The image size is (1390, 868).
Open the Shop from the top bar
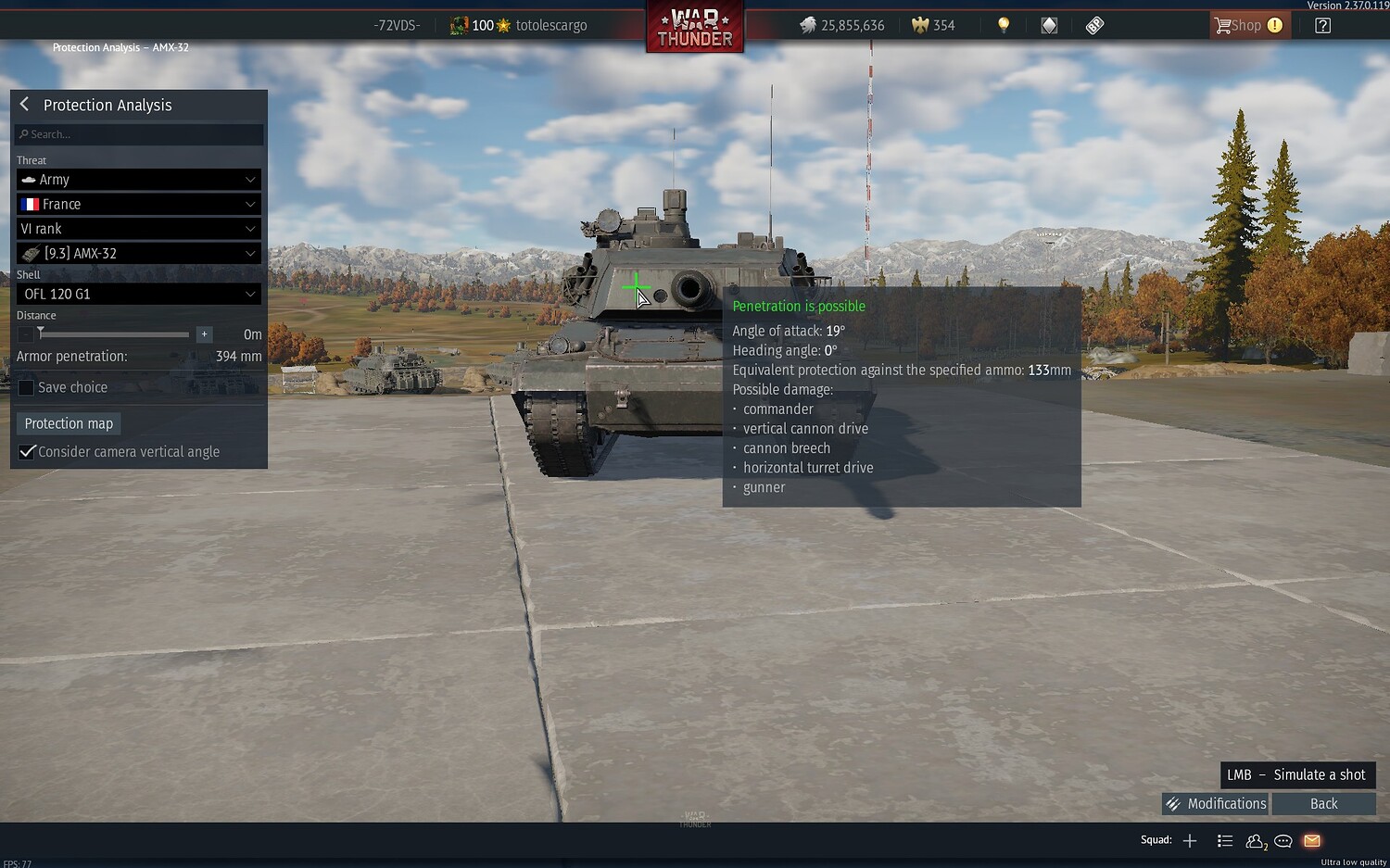click(x=1248, y=25)
